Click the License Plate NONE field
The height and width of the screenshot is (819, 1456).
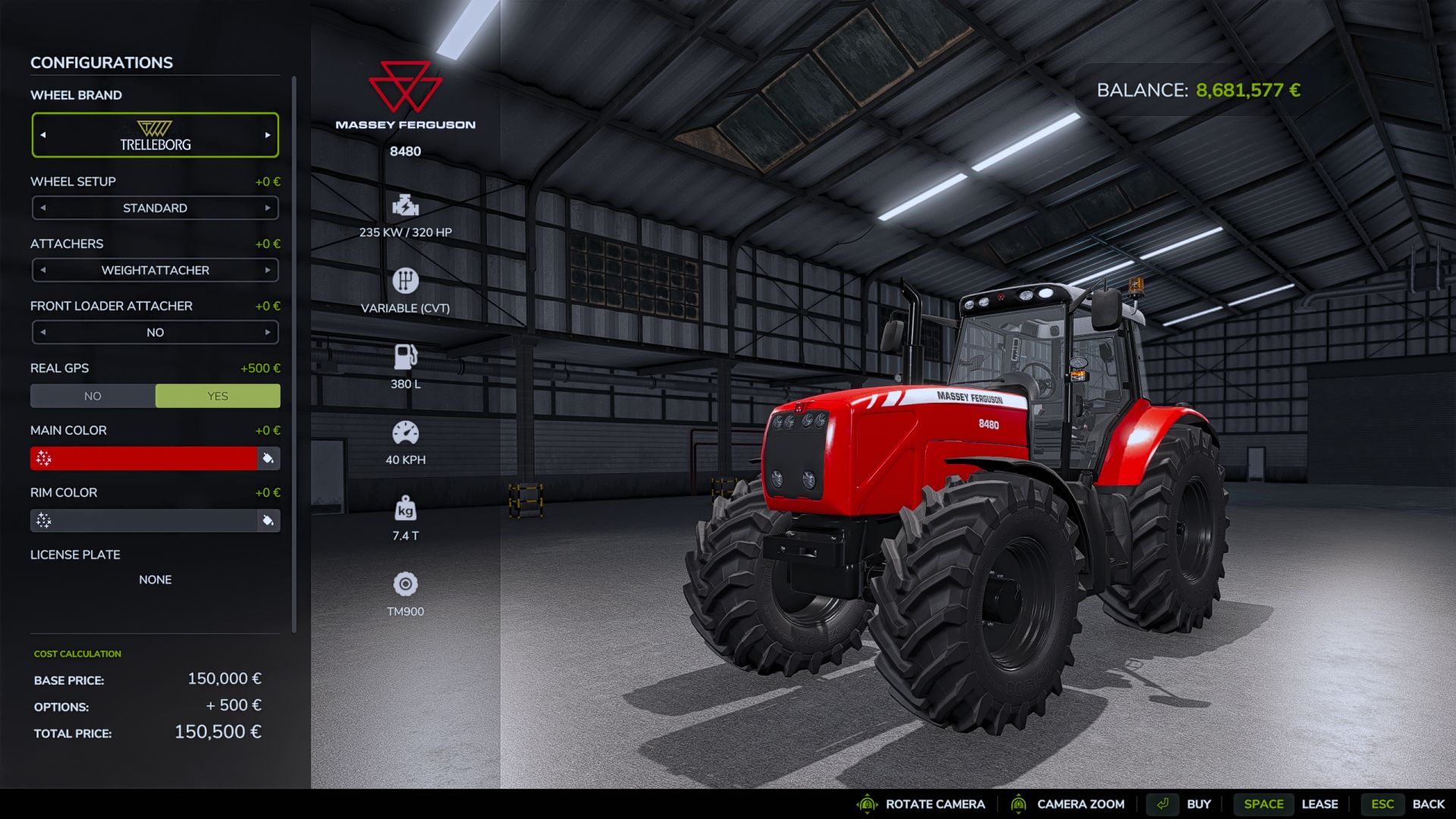tap(155, 579)
